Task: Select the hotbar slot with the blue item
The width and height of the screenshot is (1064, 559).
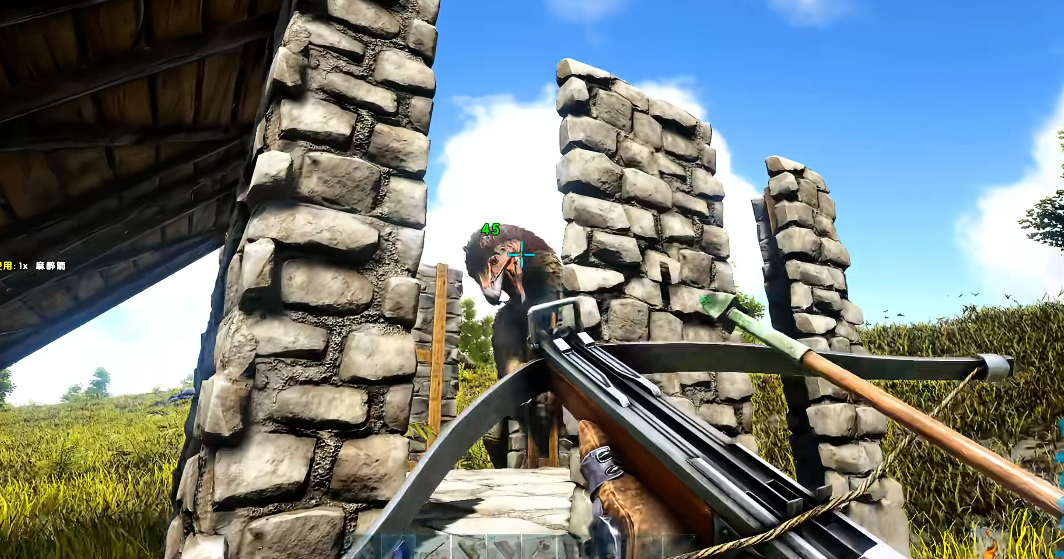Action: point(399,549)
